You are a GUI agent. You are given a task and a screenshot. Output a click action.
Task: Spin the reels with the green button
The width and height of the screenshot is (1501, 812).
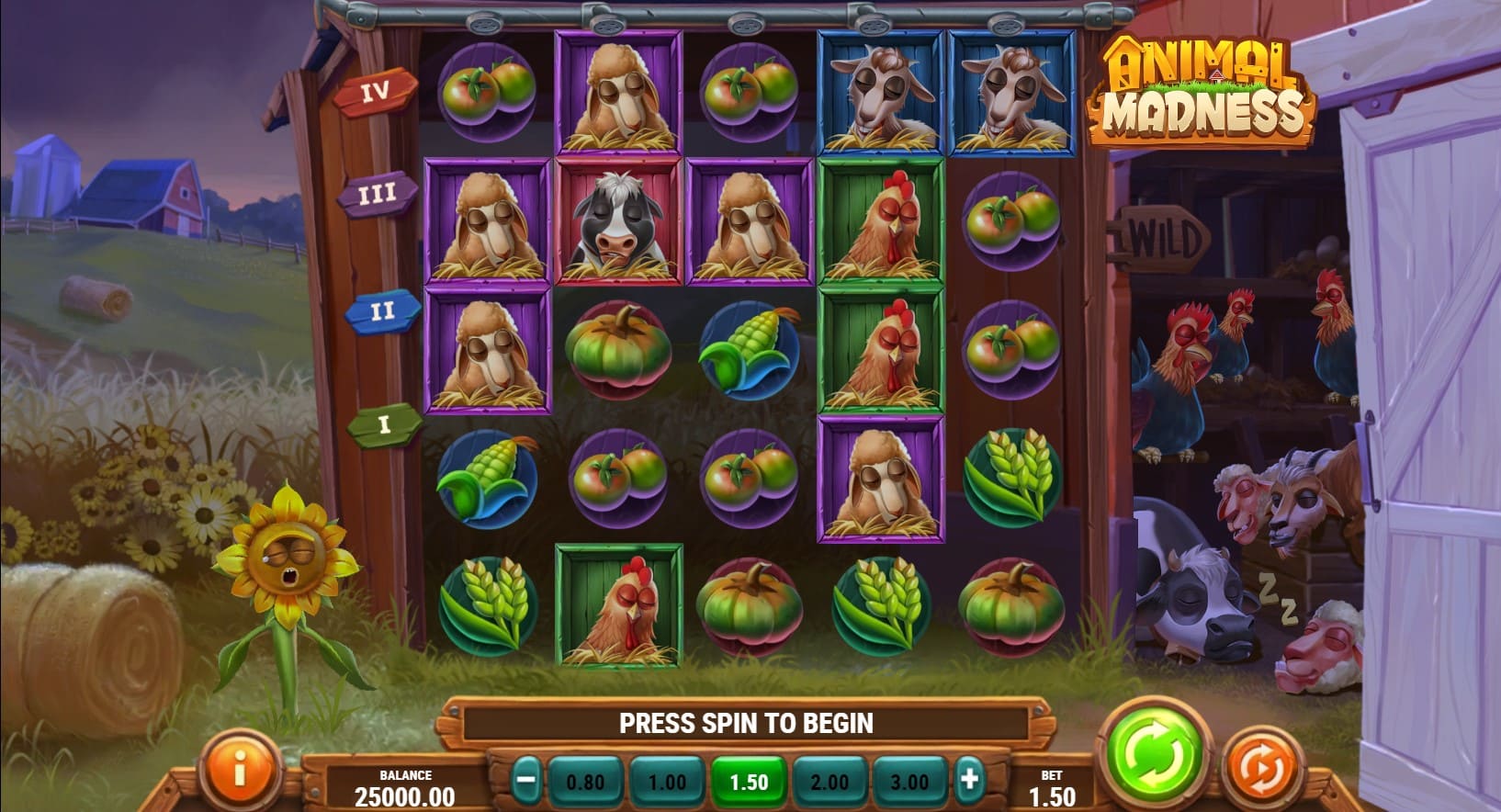point(1156,756)
